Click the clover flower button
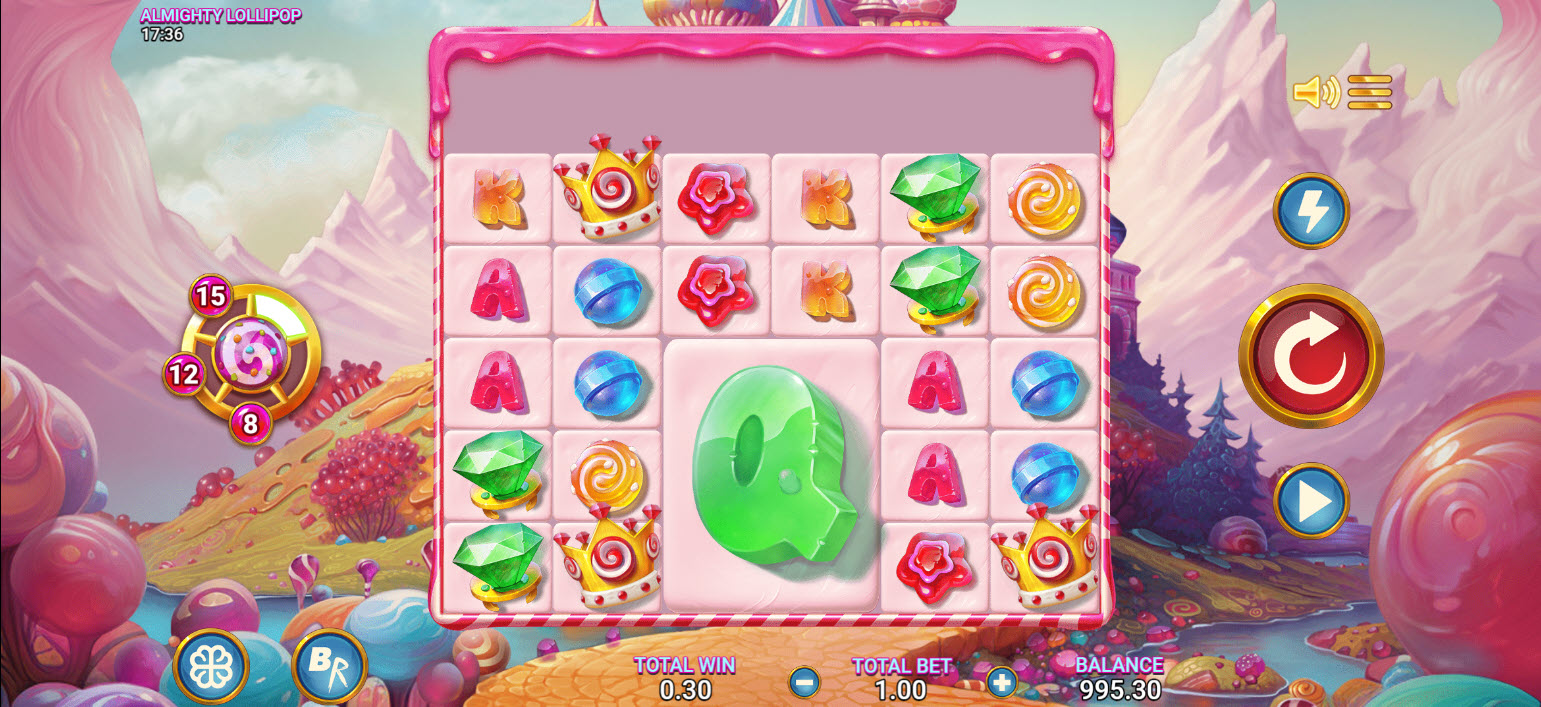The image size is (1541, 707). point(211,667)
